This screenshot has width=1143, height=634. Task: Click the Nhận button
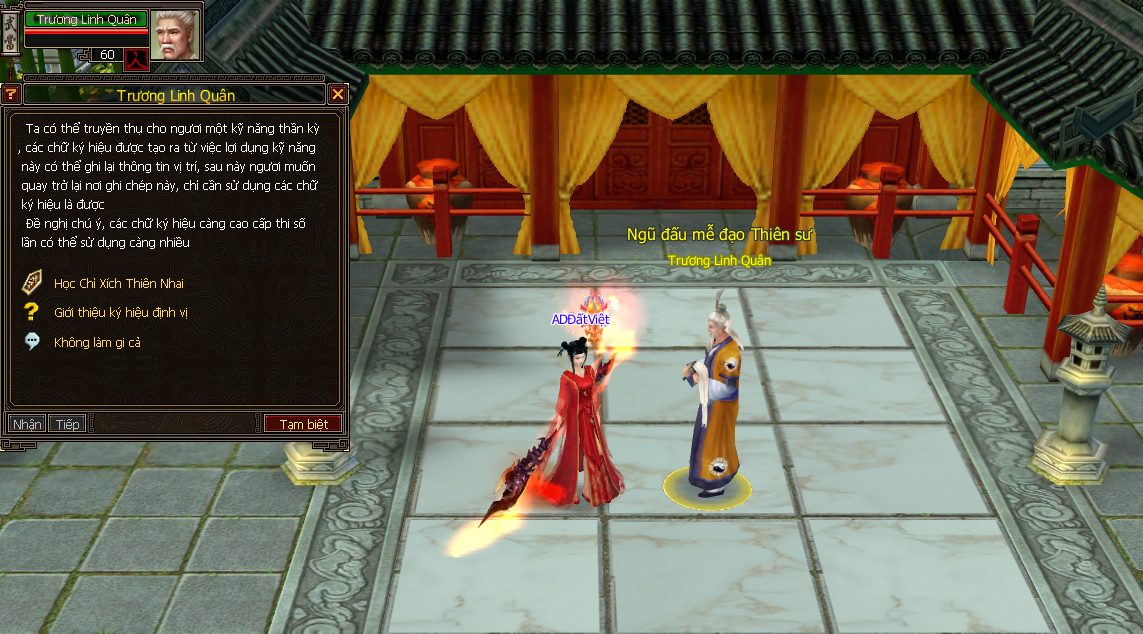26,424
